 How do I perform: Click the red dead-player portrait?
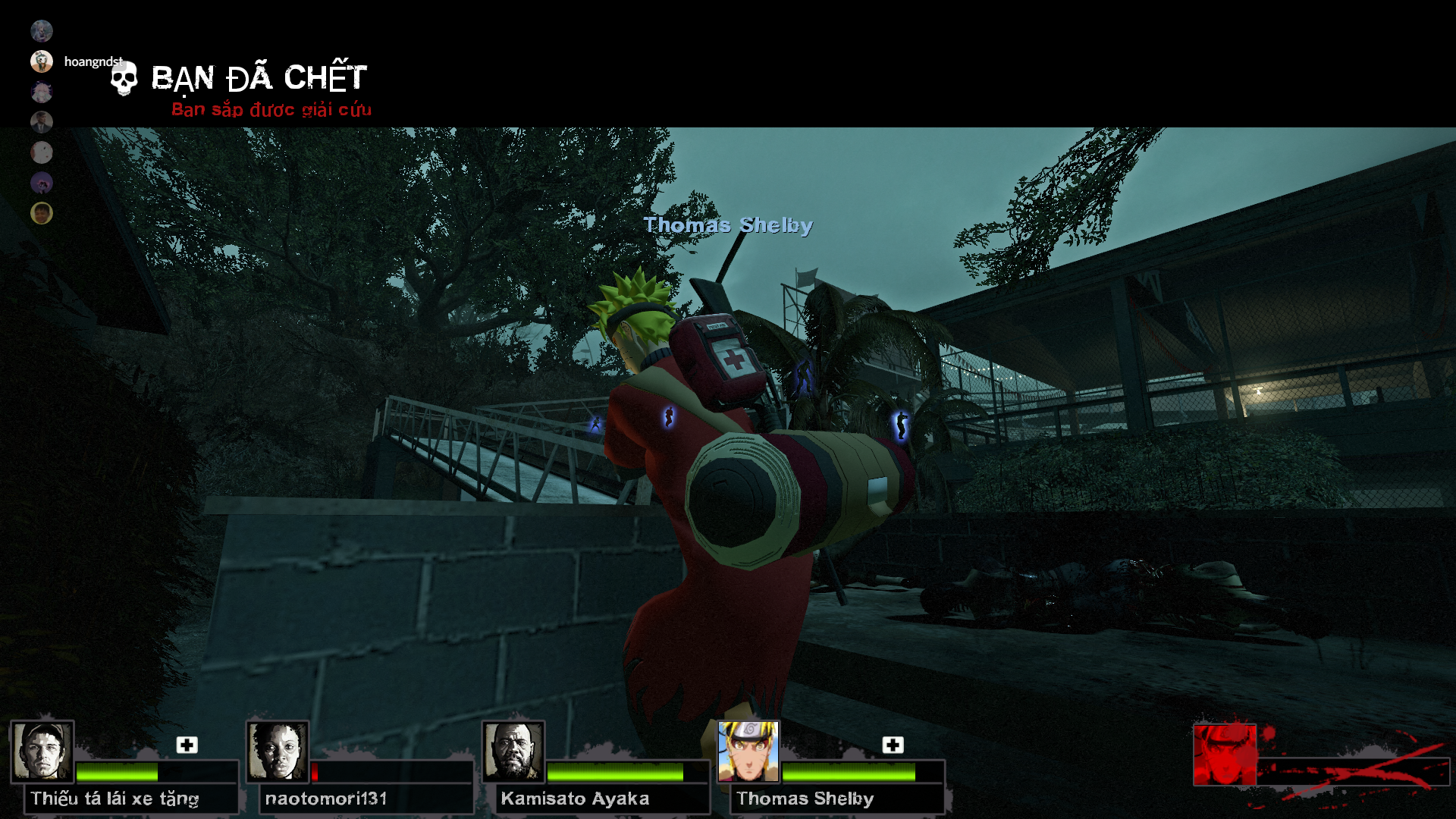(1224, 755)
